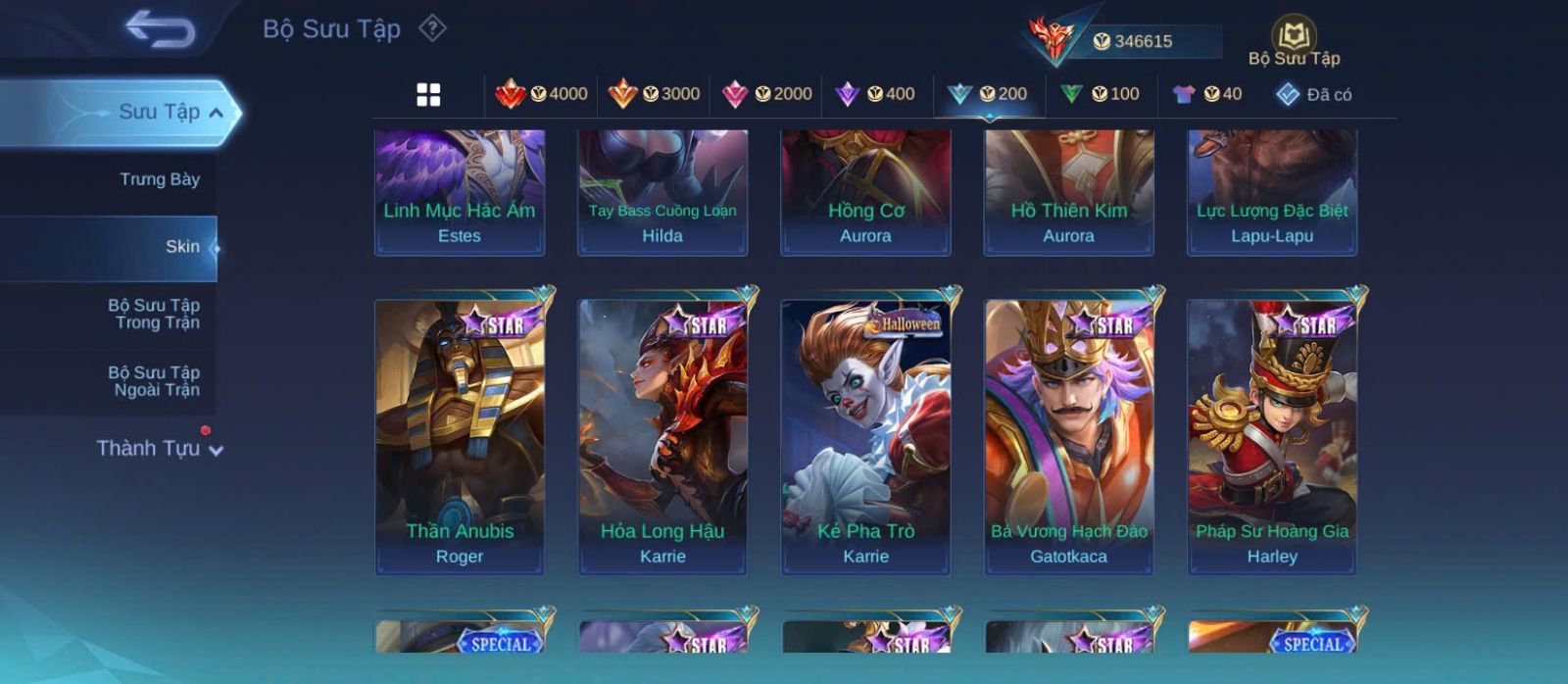Choose the Hỏa Long Hậu Karrie skin
Screen dimensions: 1568x684
[662, 436]
